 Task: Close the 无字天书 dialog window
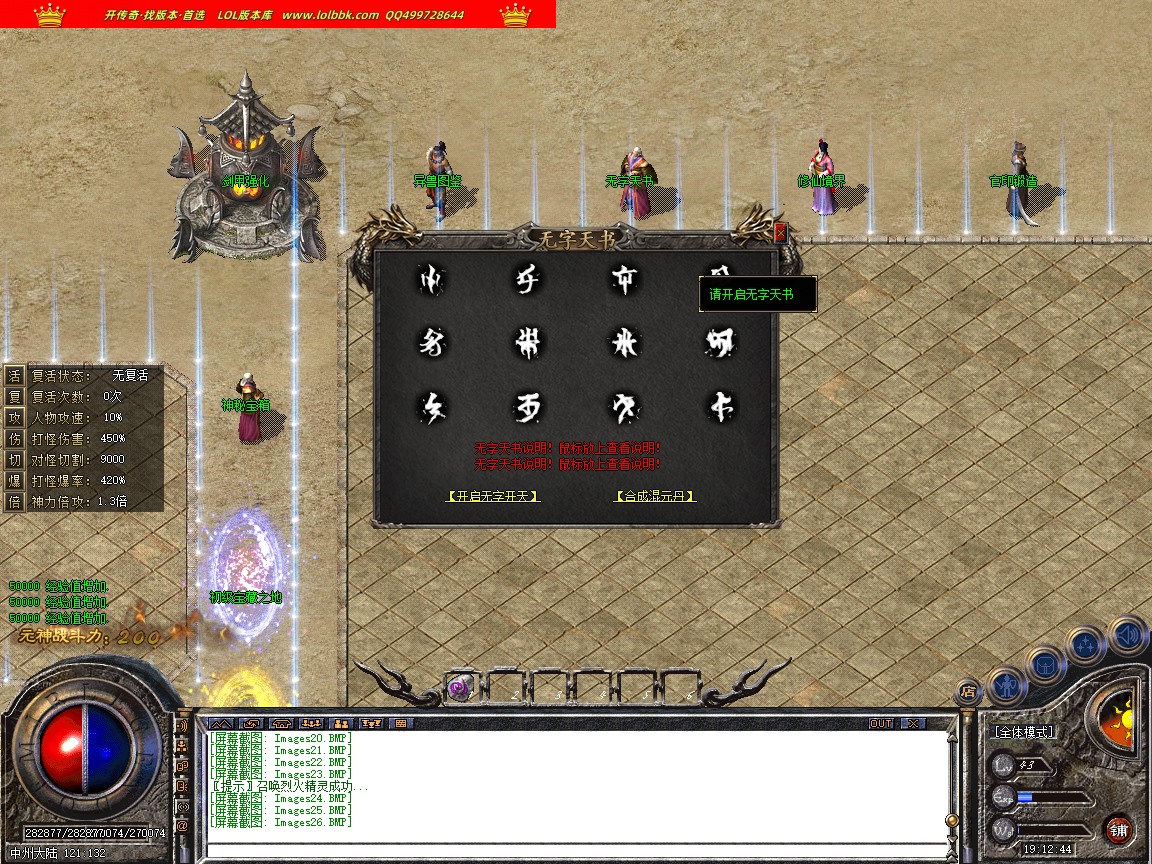[780, 232]
